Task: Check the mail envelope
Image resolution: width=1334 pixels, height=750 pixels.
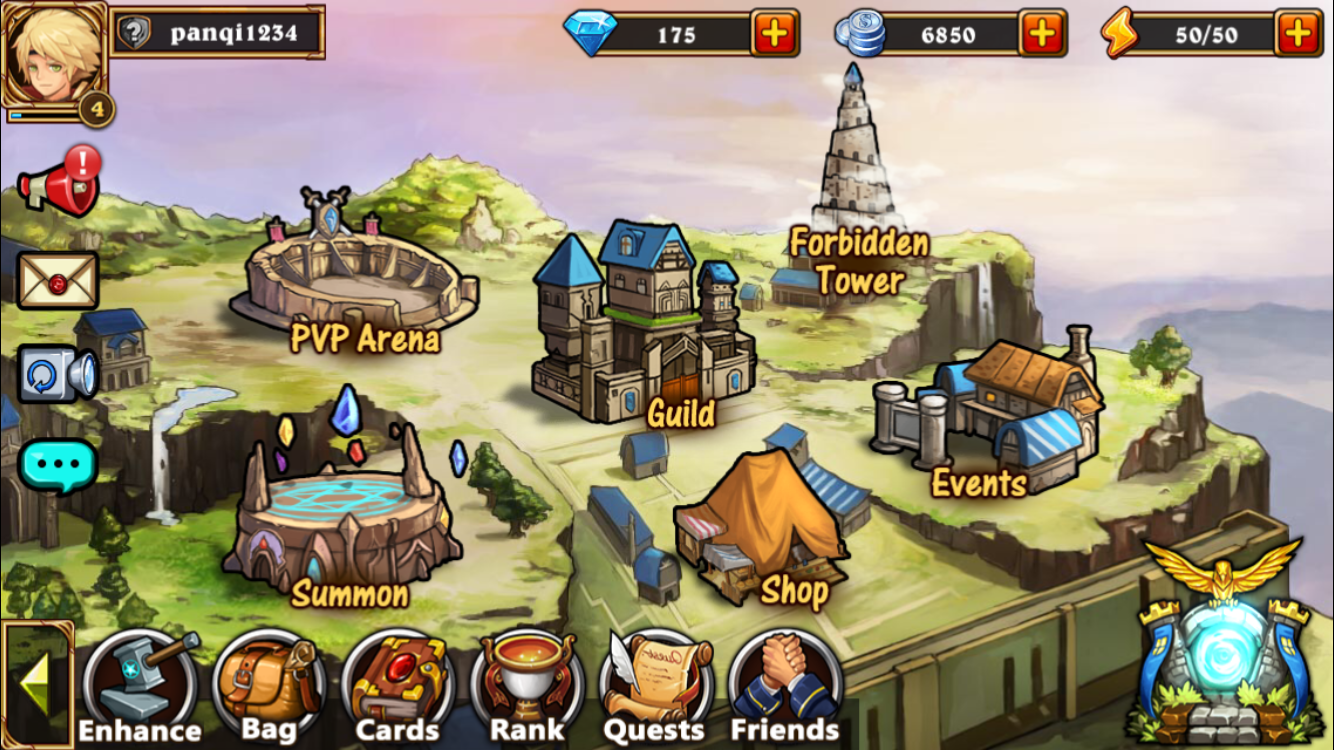Action: (x=58, y=280)
